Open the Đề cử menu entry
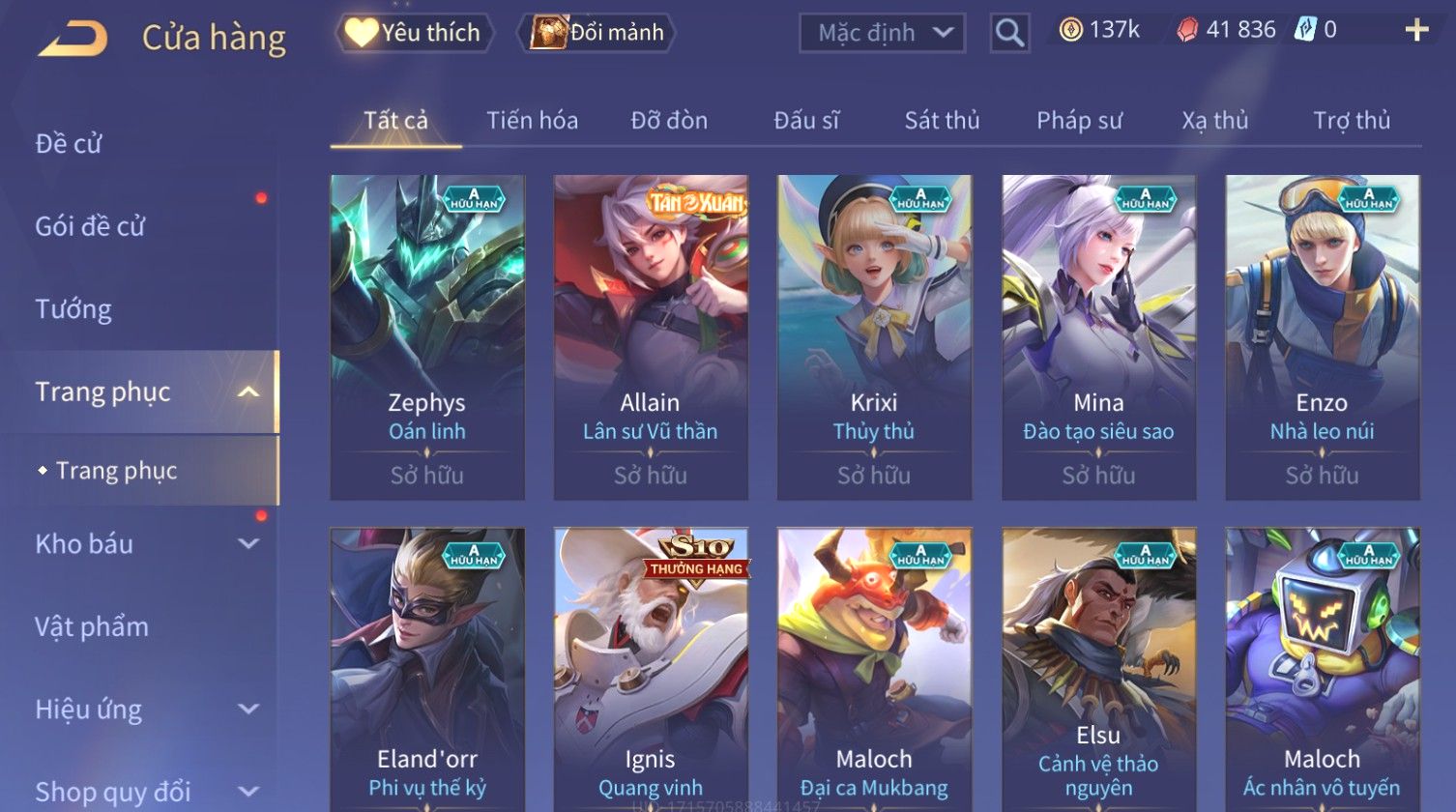Image resolution: width=1456 pixels, height=812 pixels. [69, 144]
